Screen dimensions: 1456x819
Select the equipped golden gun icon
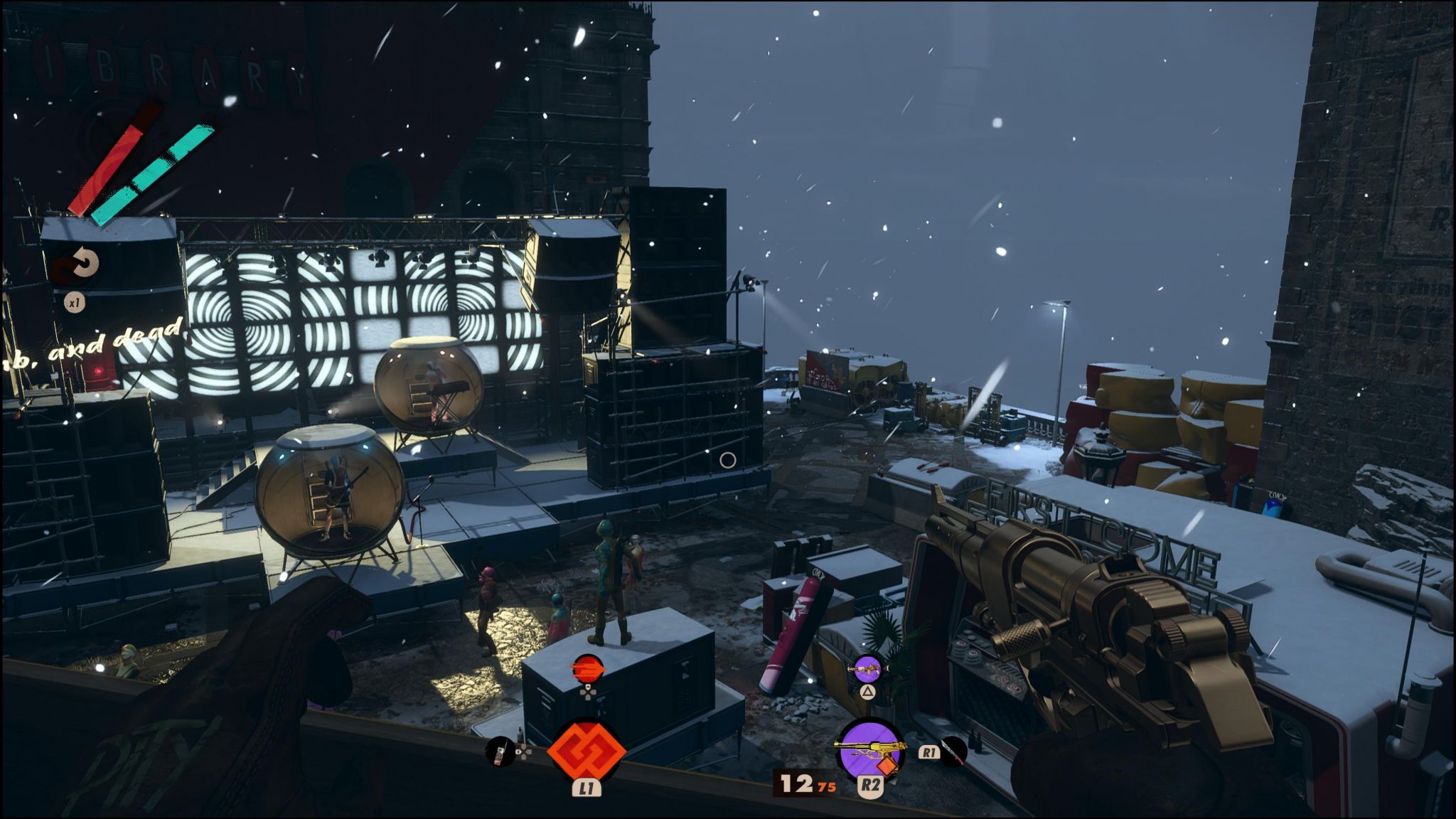pyautogui.click(x=871, y=749)
